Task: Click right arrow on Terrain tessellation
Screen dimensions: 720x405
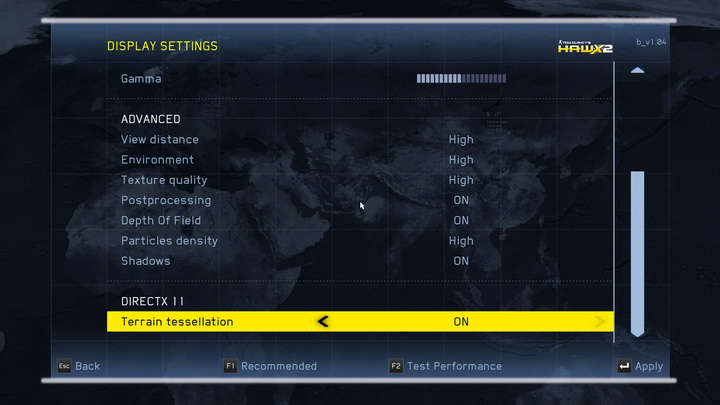Action: coord(600,322)
